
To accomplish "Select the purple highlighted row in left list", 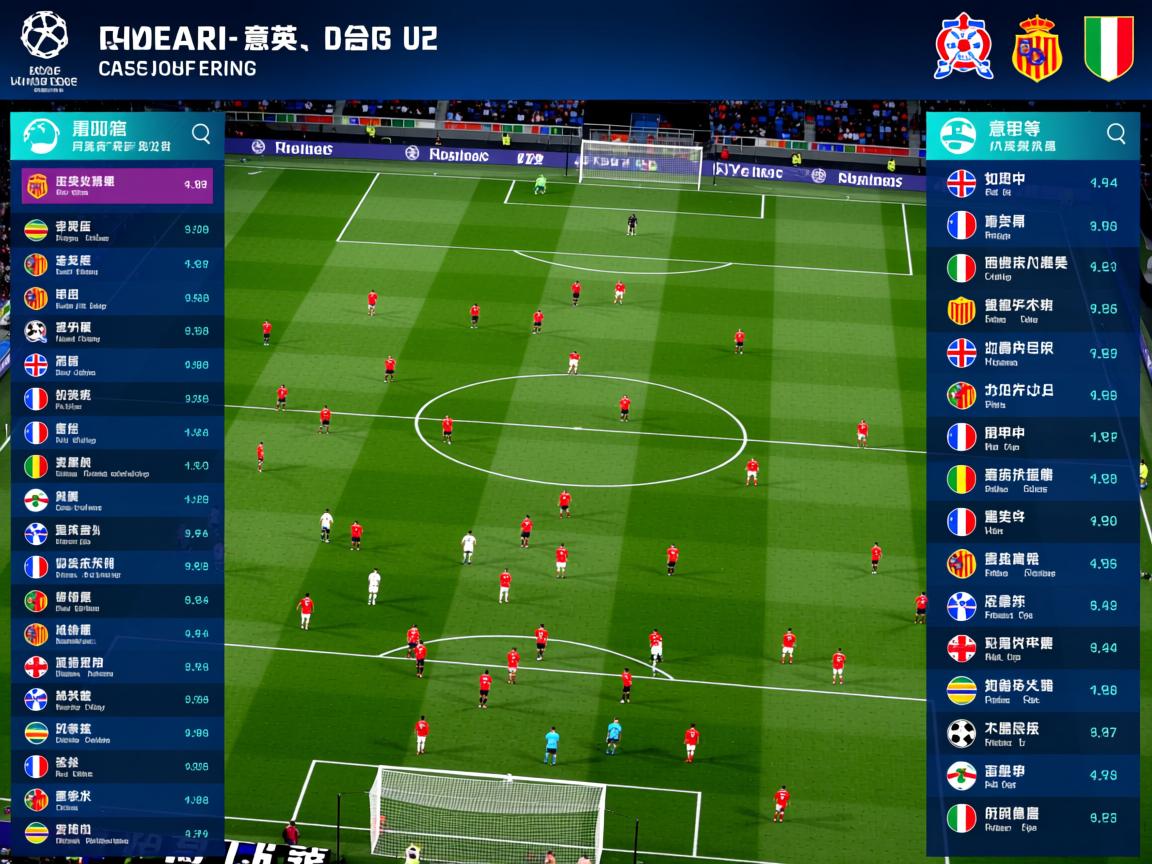I will coord(117,185).
